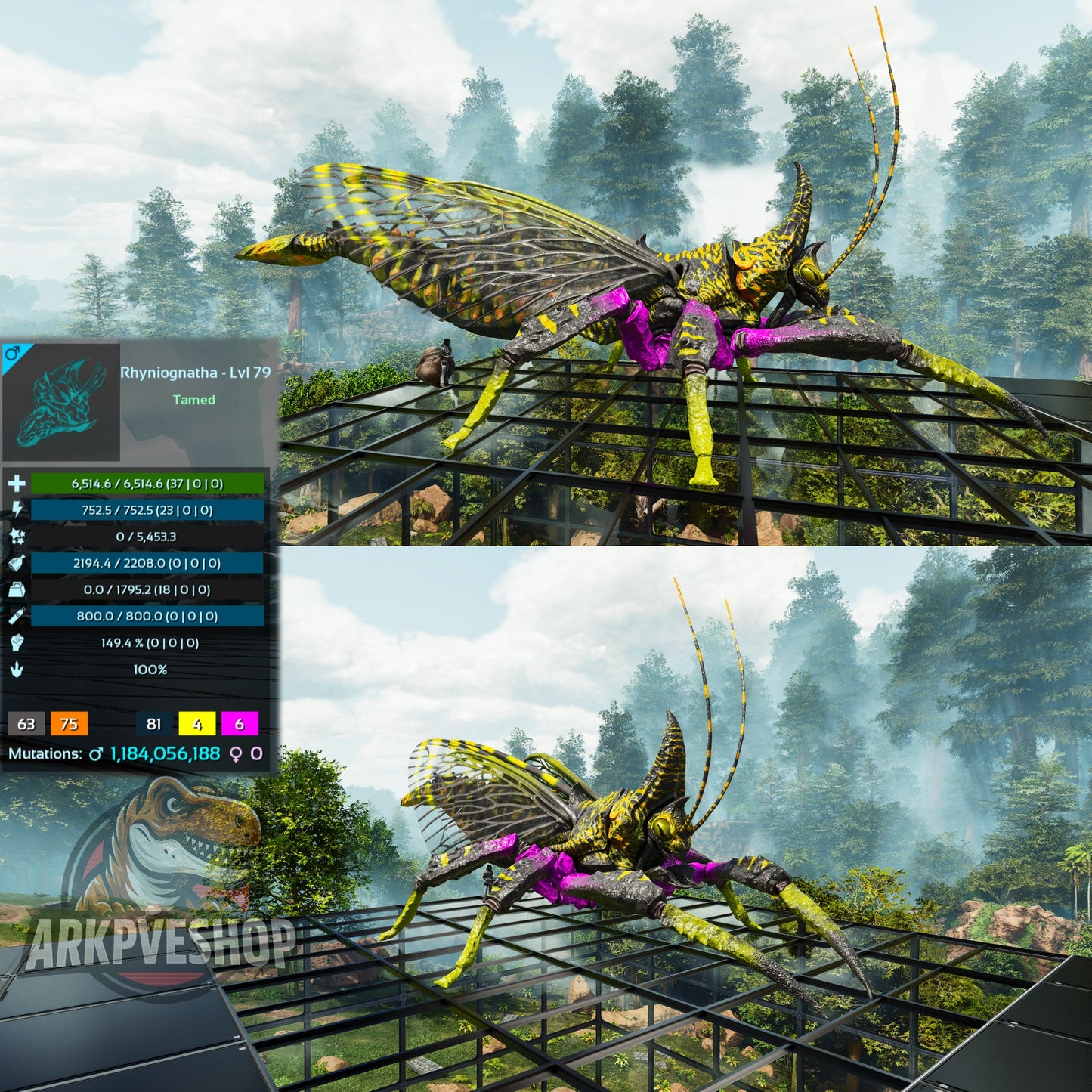This screenshot has width=1092, height=1092.
Task: Pick the grey color swatch numbered 63
Action: coord(26,724)
